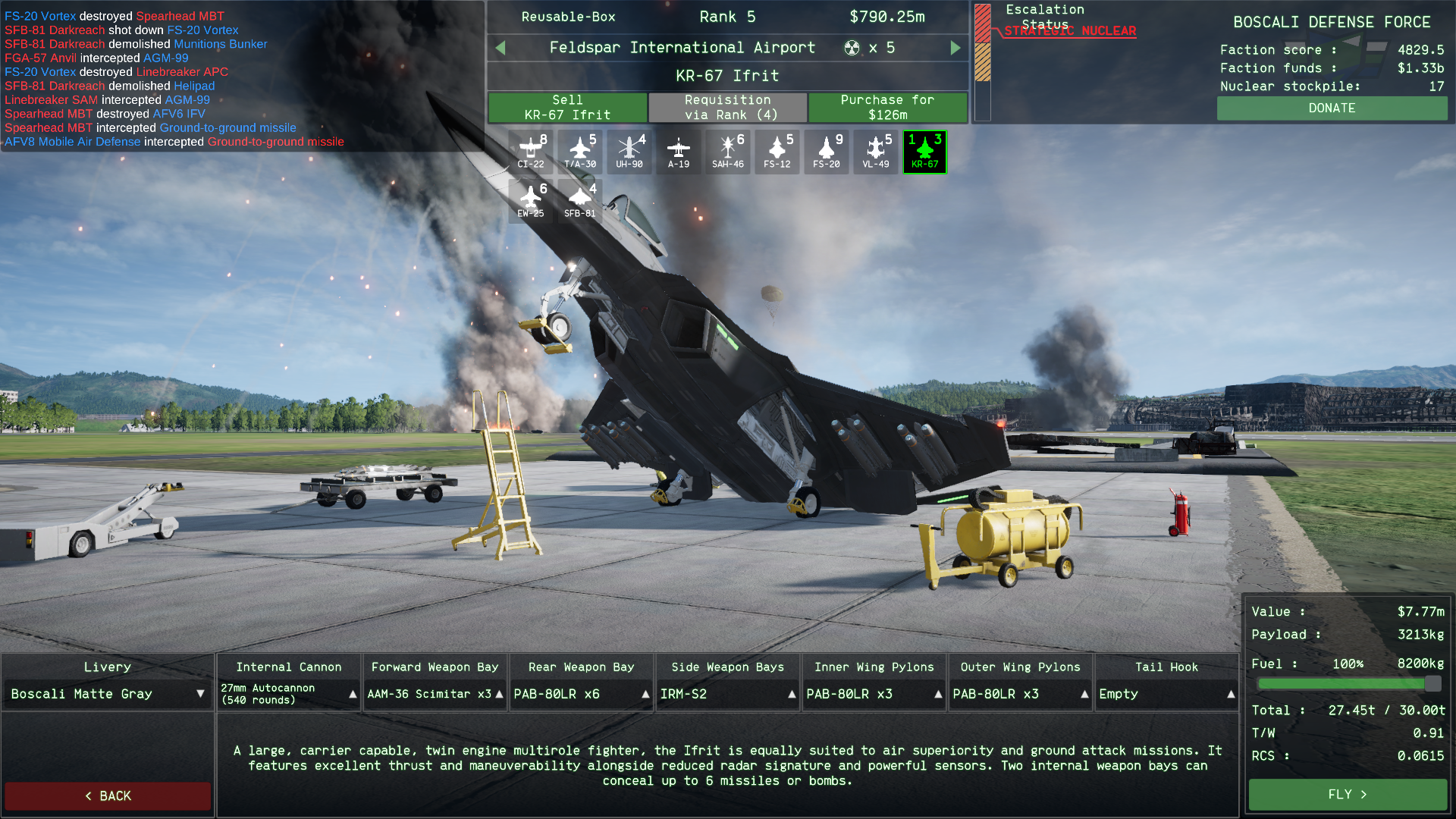1456x819 pixels.
Task: Change the Forward Weapon Bay loadout
Action: click(x=435, y=694)
